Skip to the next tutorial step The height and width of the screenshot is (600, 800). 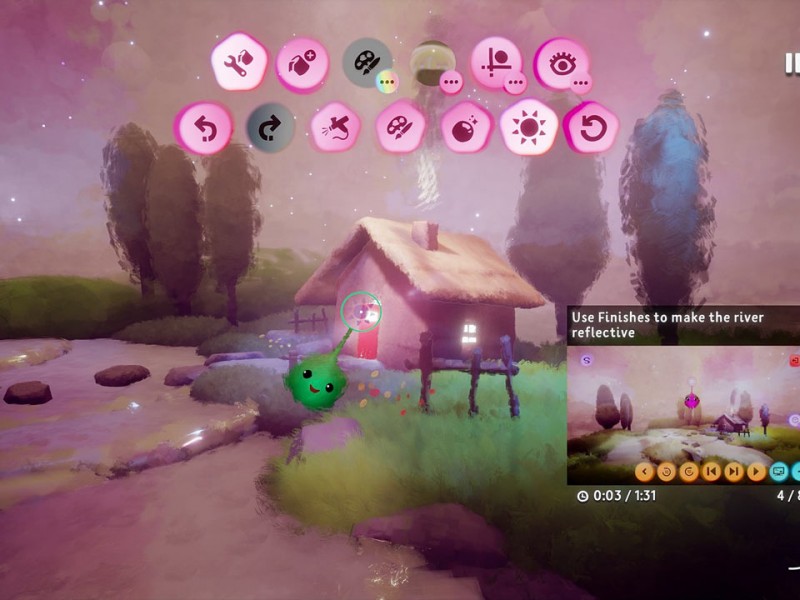pyautogui.click(x=734, y=472)
